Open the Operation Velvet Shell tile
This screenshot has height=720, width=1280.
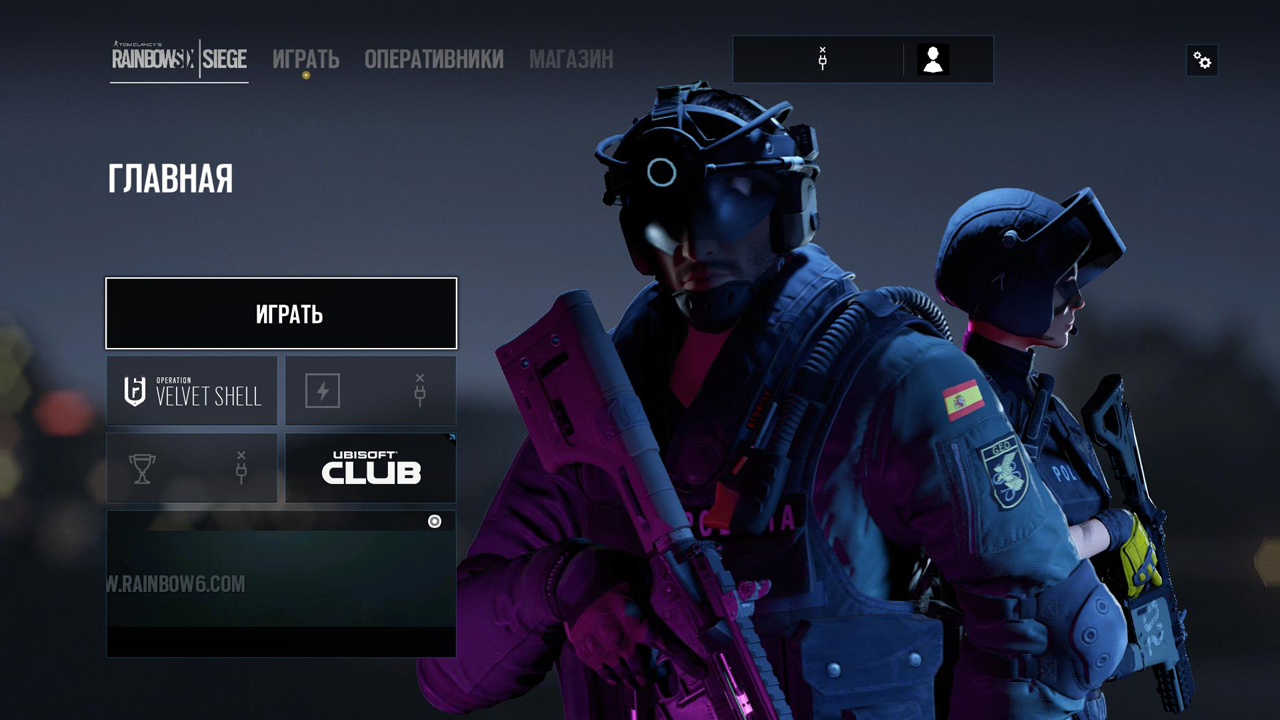pos(192,391)
